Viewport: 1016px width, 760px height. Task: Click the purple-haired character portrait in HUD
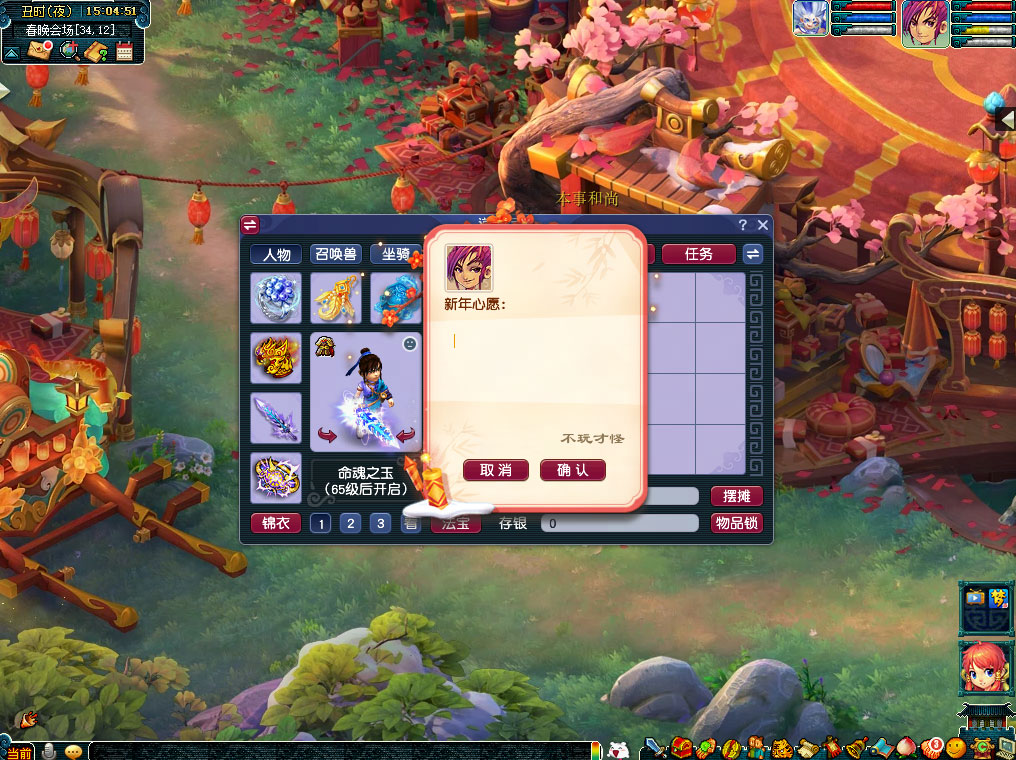pos(925,23)
